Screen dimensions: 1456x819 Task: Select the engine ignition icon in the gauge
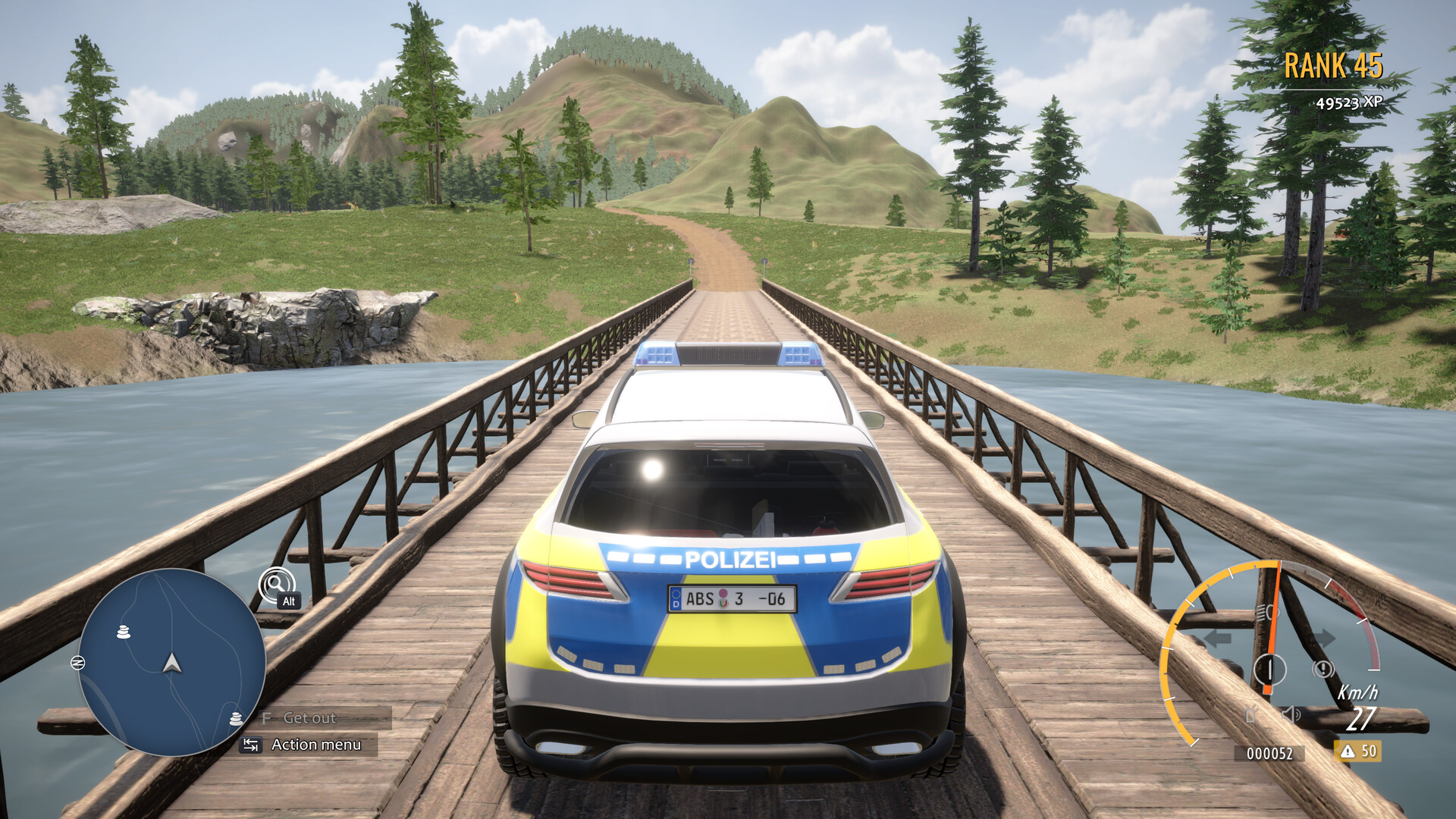click(x=1269, y=667)
